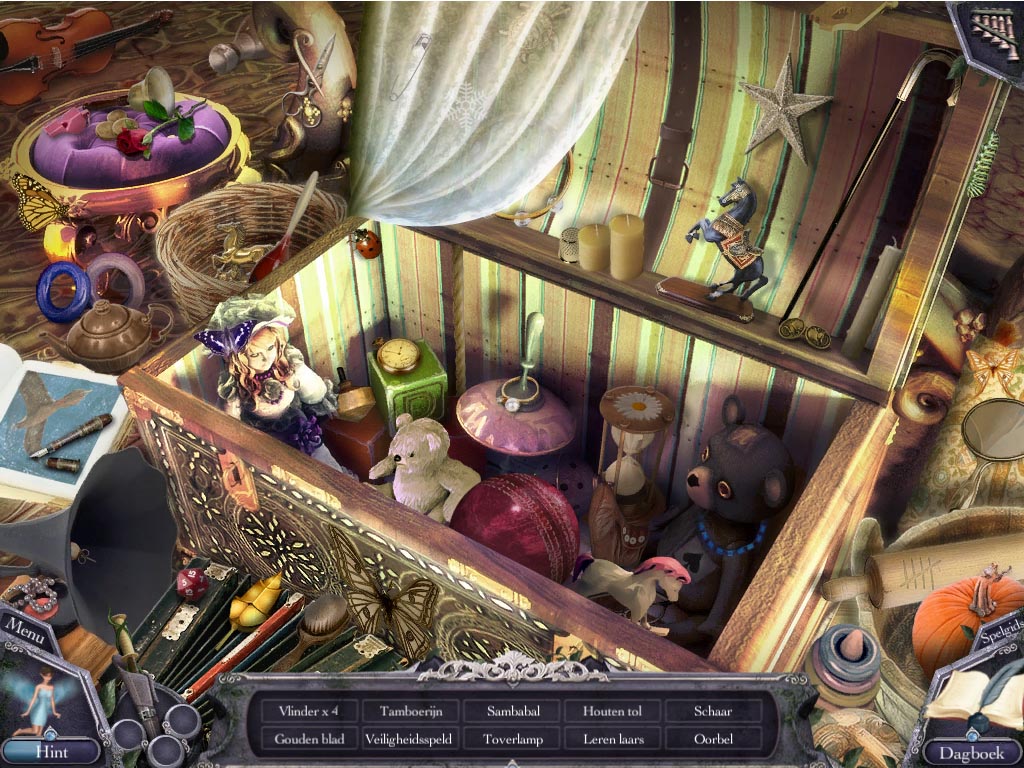Pick 'Schaar' in the object list

(713, 712)
